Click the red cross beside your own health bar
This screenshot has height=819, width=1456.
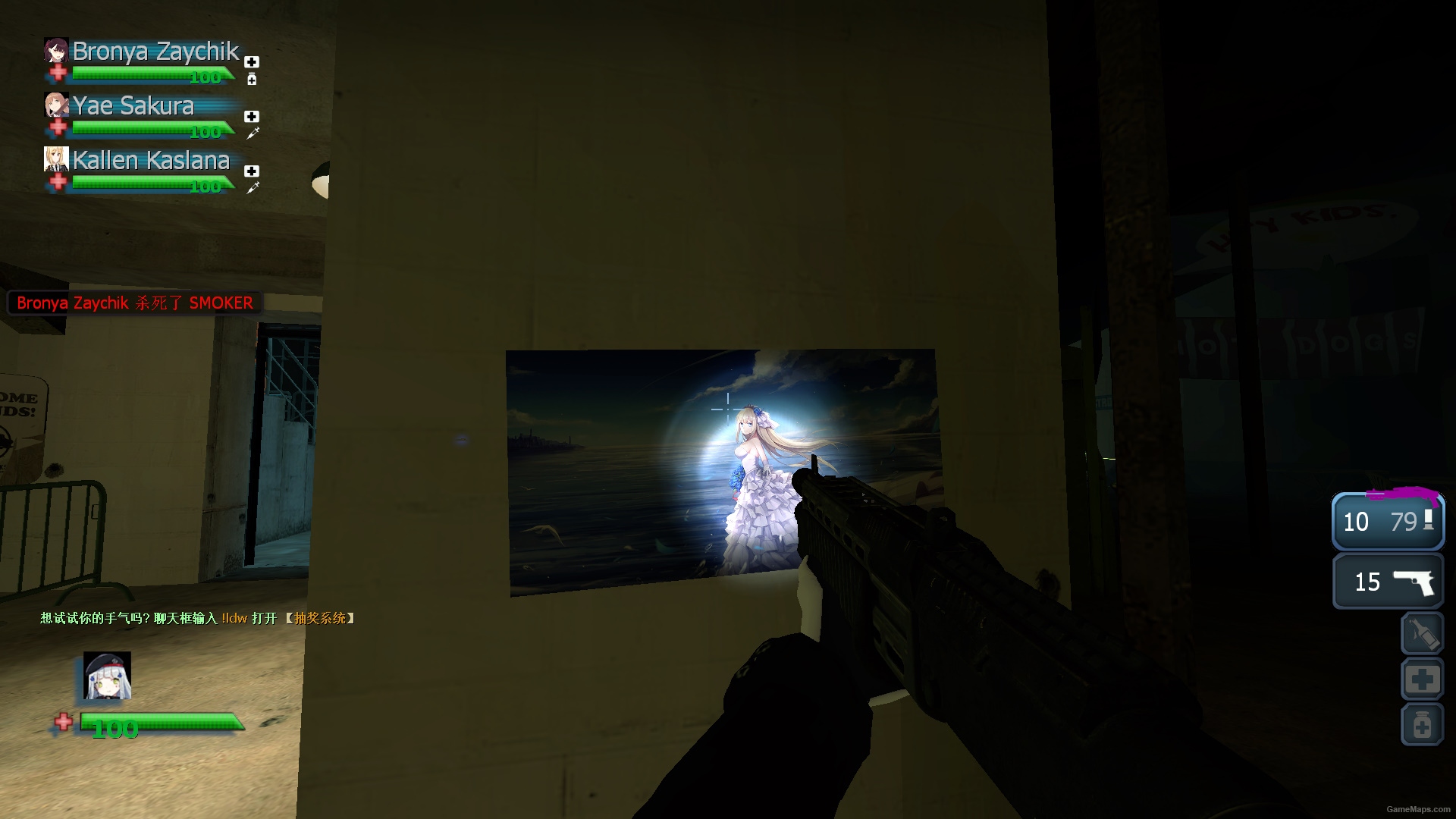click(x=64, y=723)
